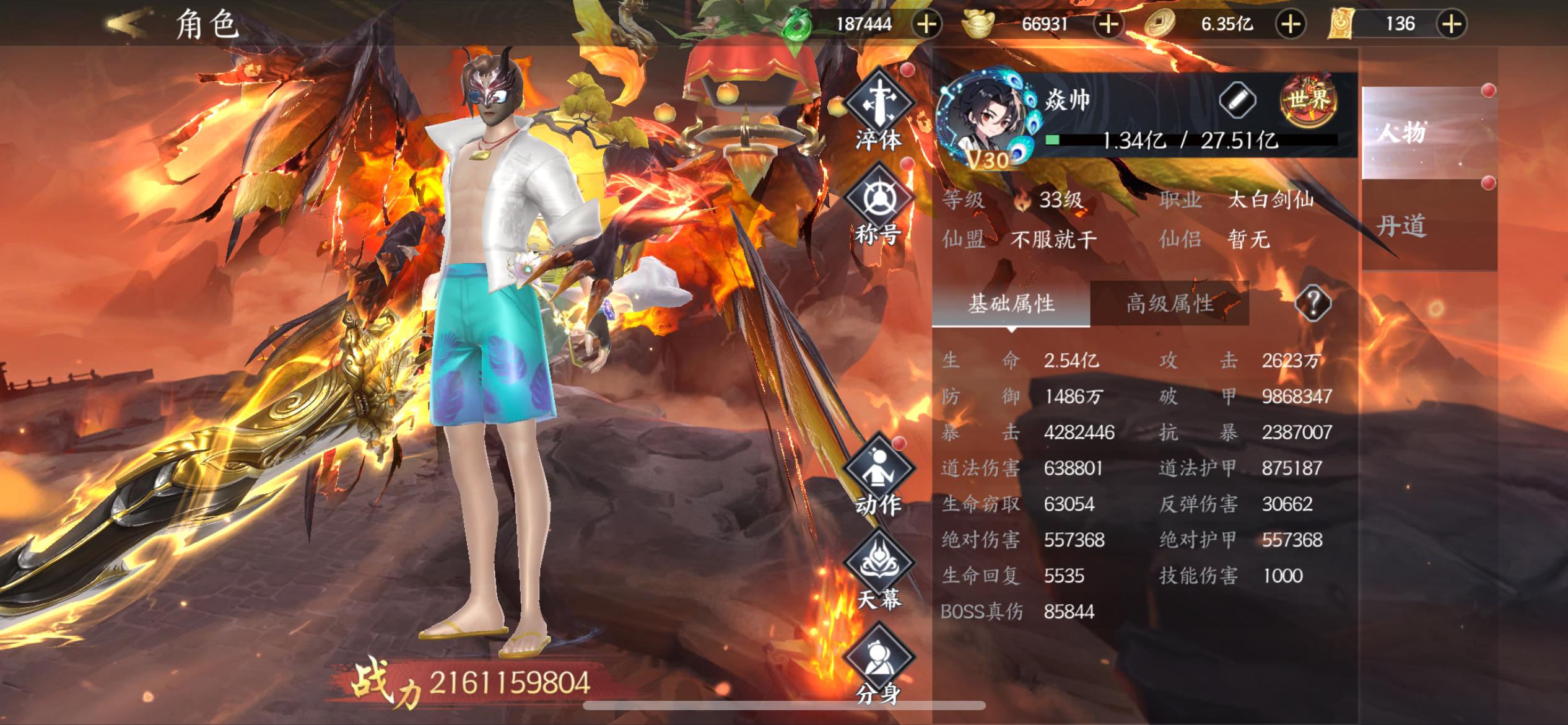Viewport: 1568px width, 725px height.
Task: Tap the 世界 world badge
Action: pos(1309,100)
